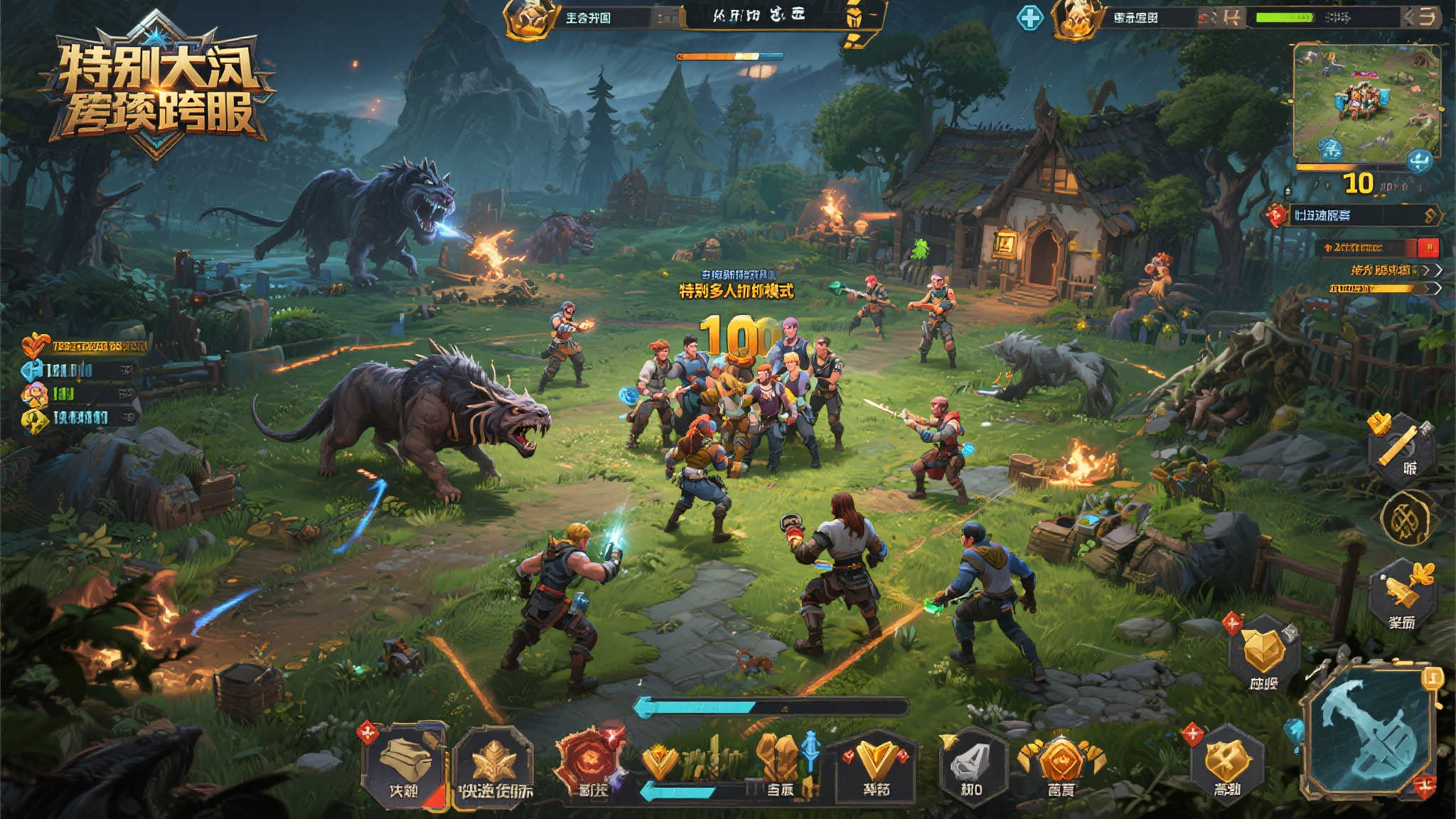This screenshot has height=819, width=1456.
Task: Select the golden avatar portrait beside the plus
Action: coord(1076,18)
